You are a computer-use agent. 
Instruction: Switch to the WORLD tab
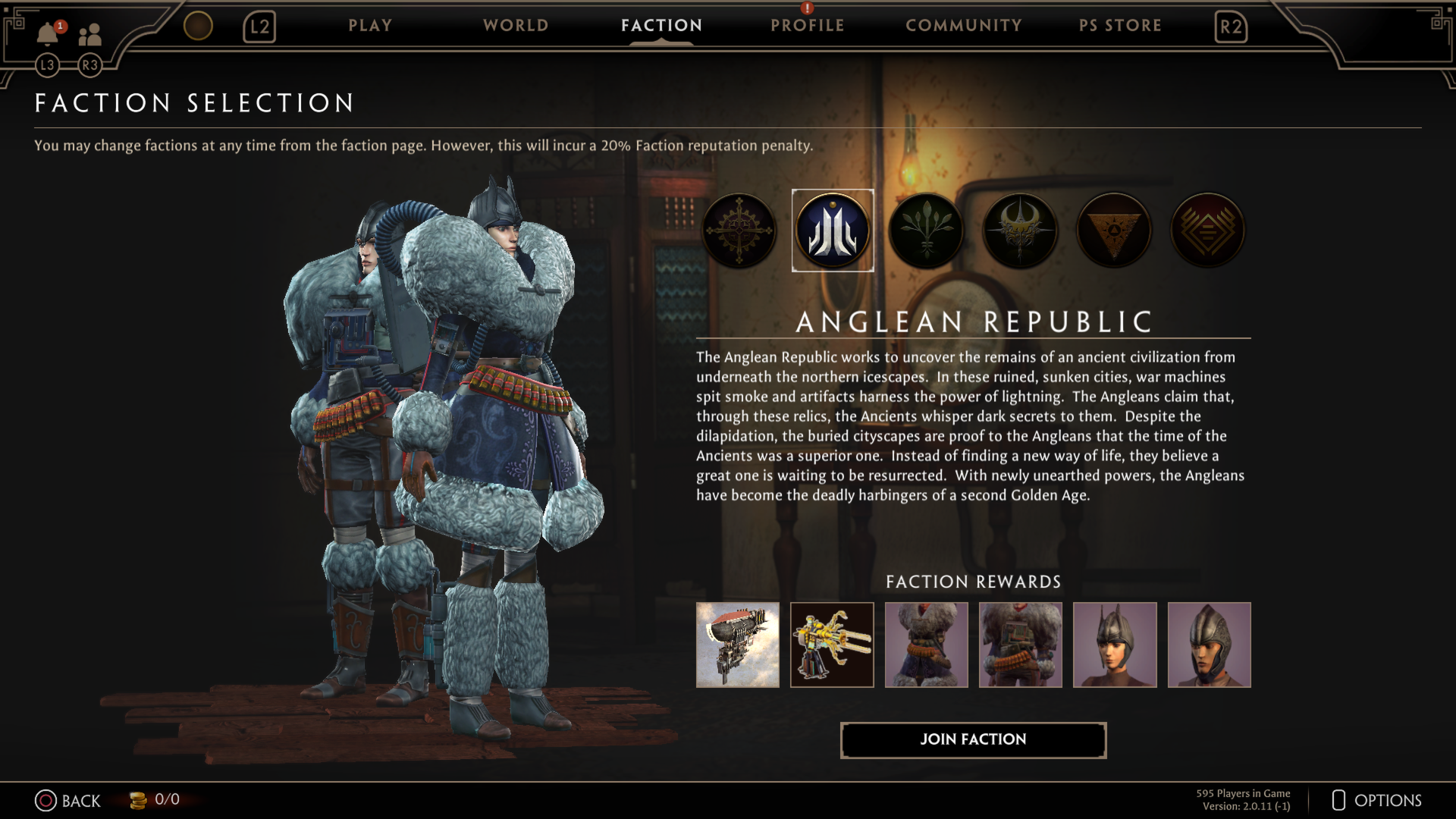[x=515, y=25]
